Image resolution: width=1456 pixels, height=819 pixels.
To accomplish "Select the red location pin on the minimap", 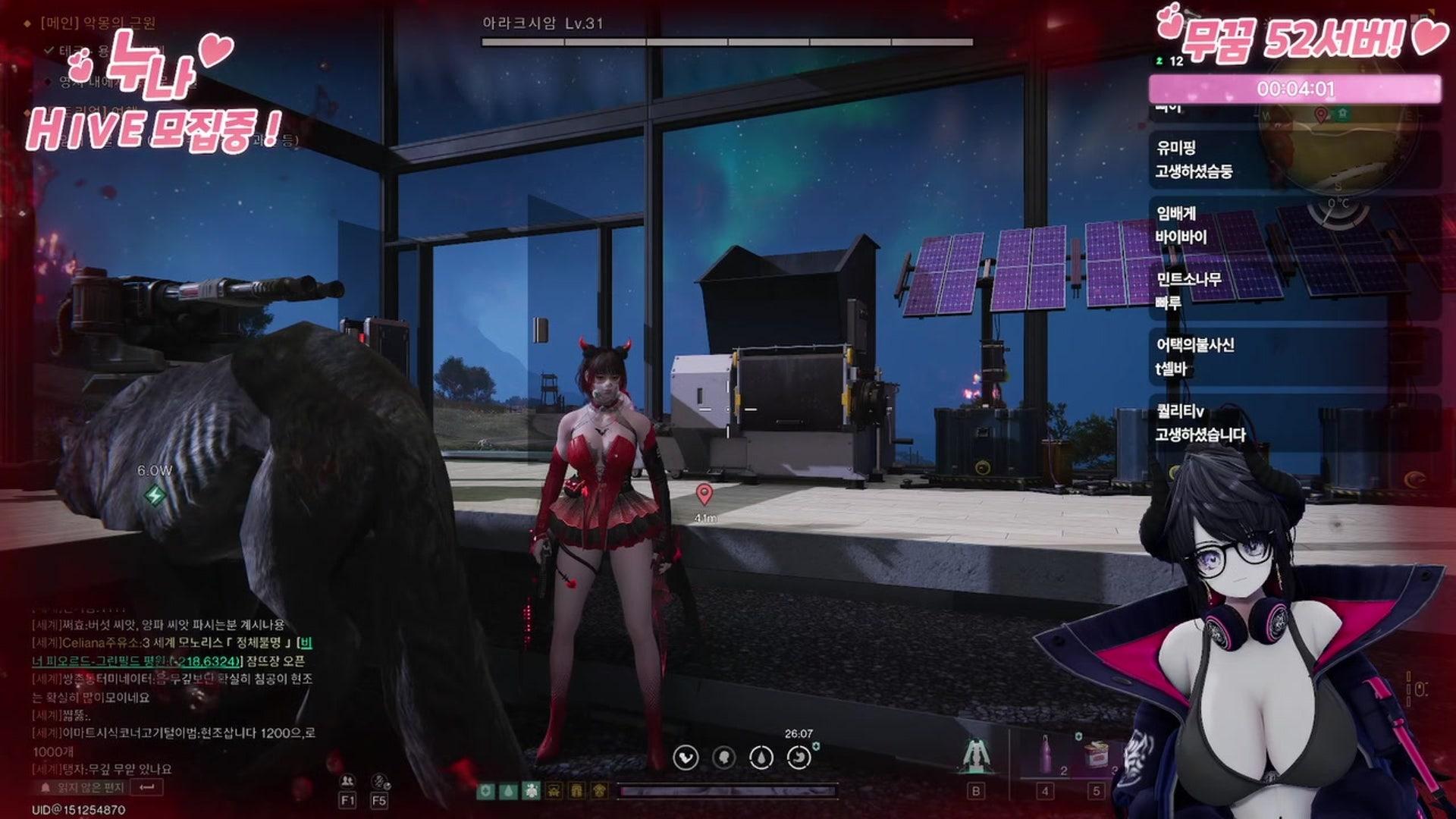I will [1321, 115].
